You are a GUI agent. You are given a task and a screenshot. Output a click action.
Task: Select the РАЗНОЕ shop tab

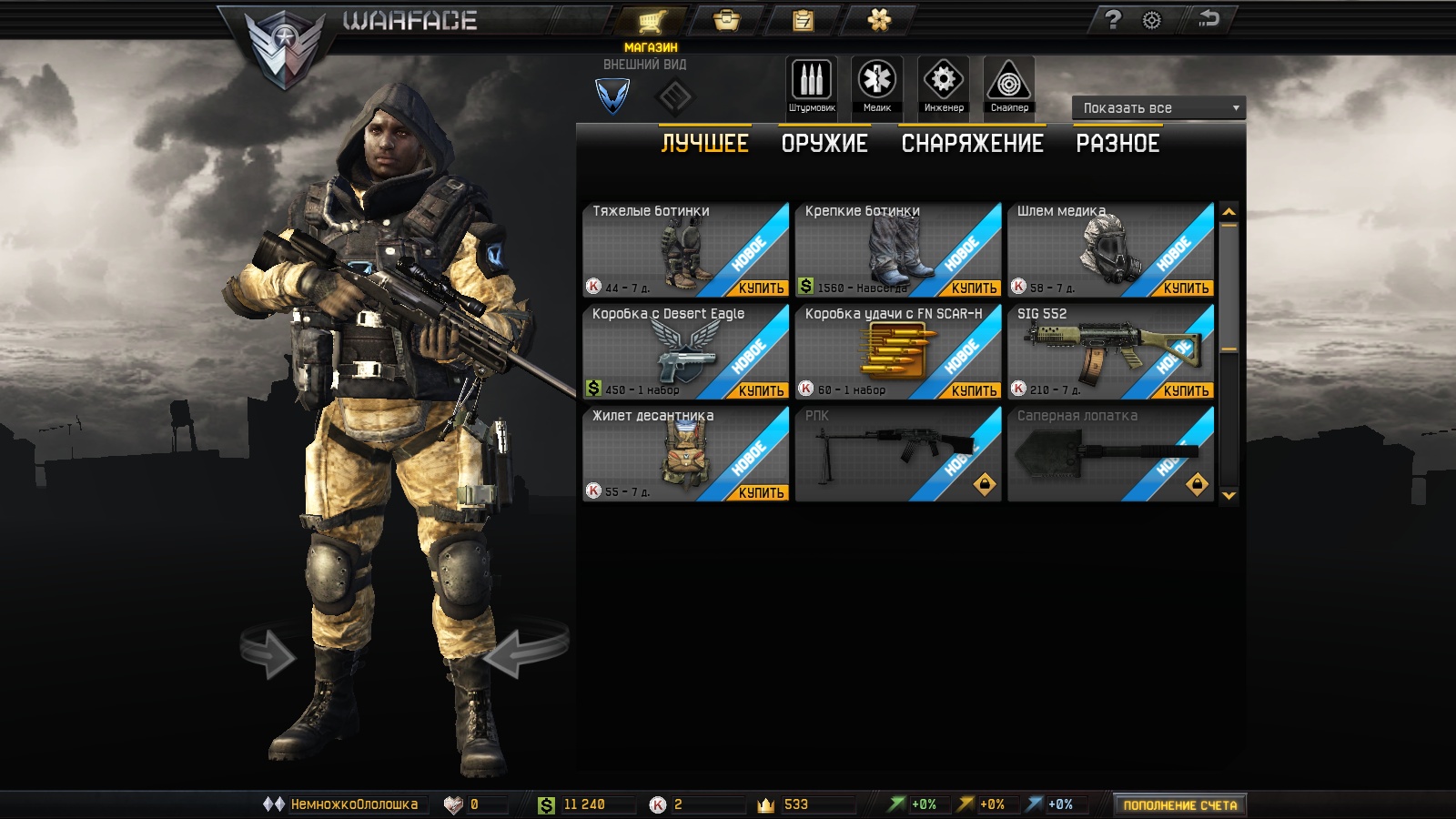(x=1117, y=144)
